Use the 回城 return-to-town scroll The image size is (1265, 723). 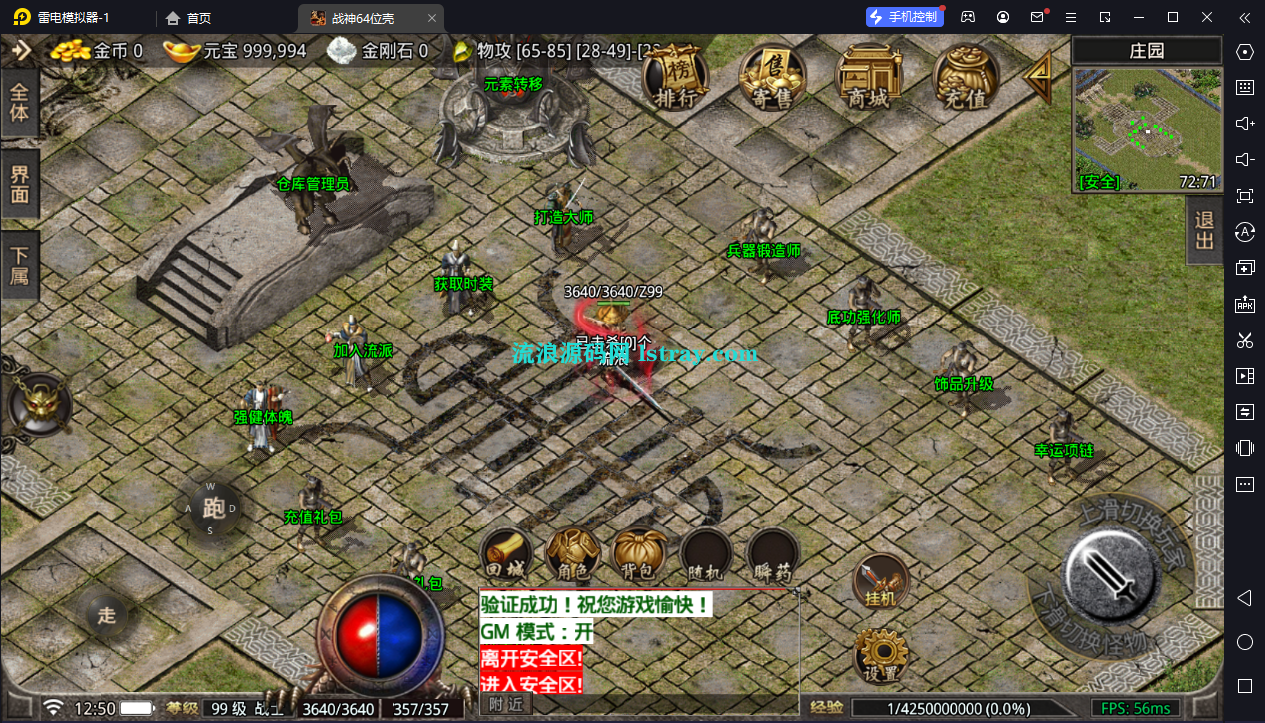point(505,554)
